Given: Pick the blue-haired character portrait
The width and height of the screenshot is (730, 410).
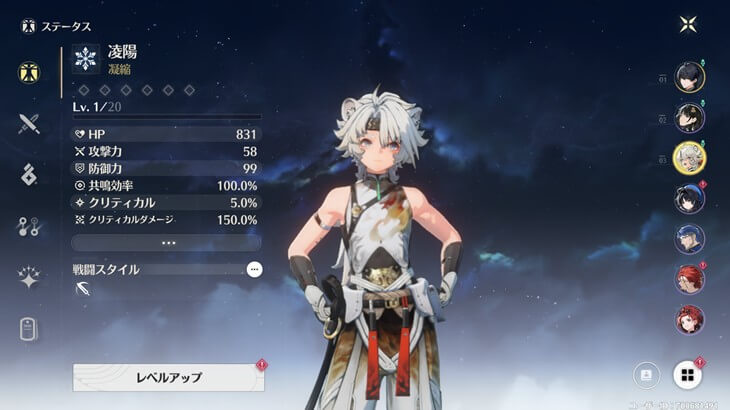Looking at the screenshot, I should pyautogui.click(x=689, y=238).
